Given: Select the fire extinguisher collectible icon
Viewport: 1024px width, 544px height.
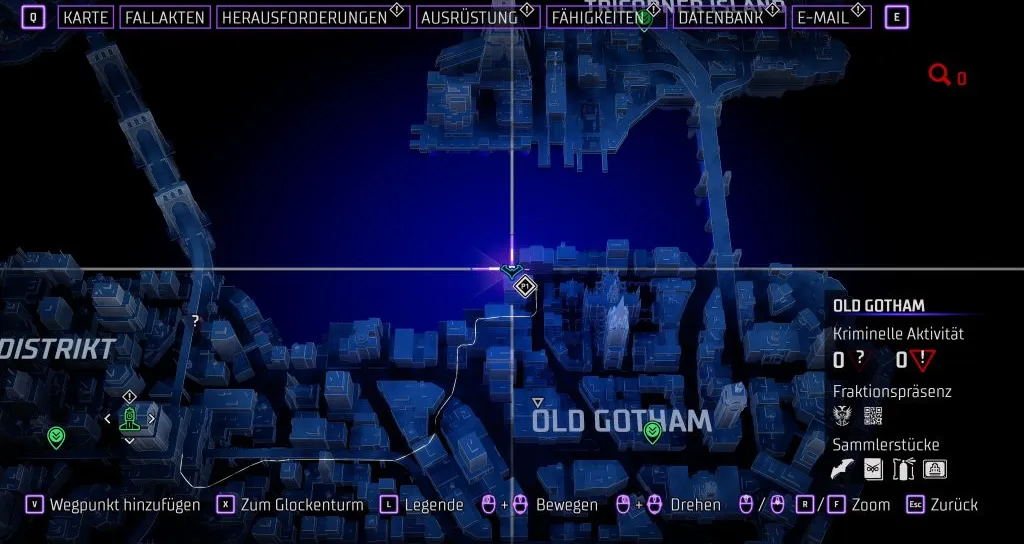Looking at the screenshot, I should coord(905,468).
